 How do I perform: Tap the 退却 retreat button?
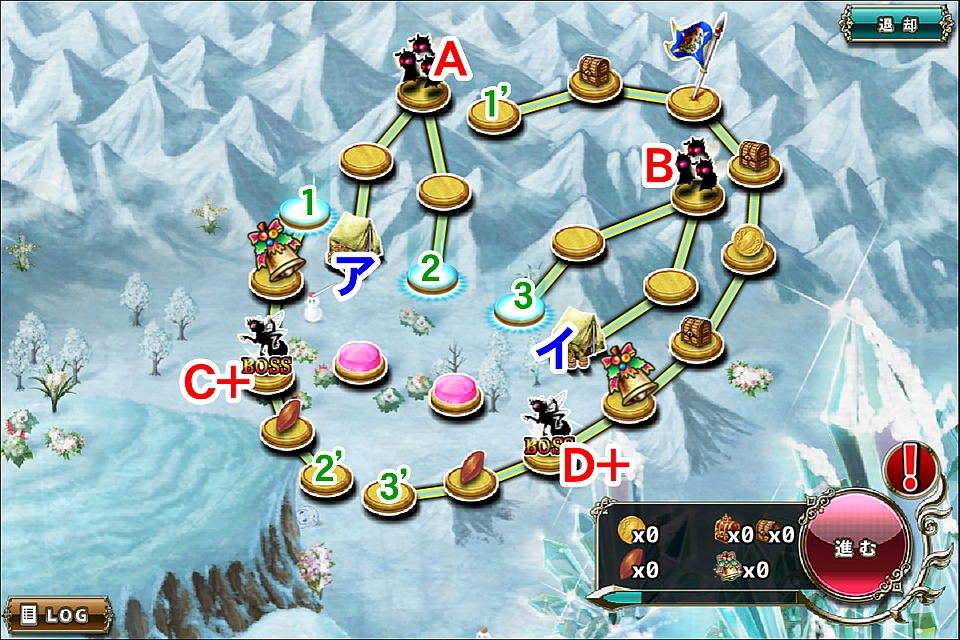tap(896, 24)
